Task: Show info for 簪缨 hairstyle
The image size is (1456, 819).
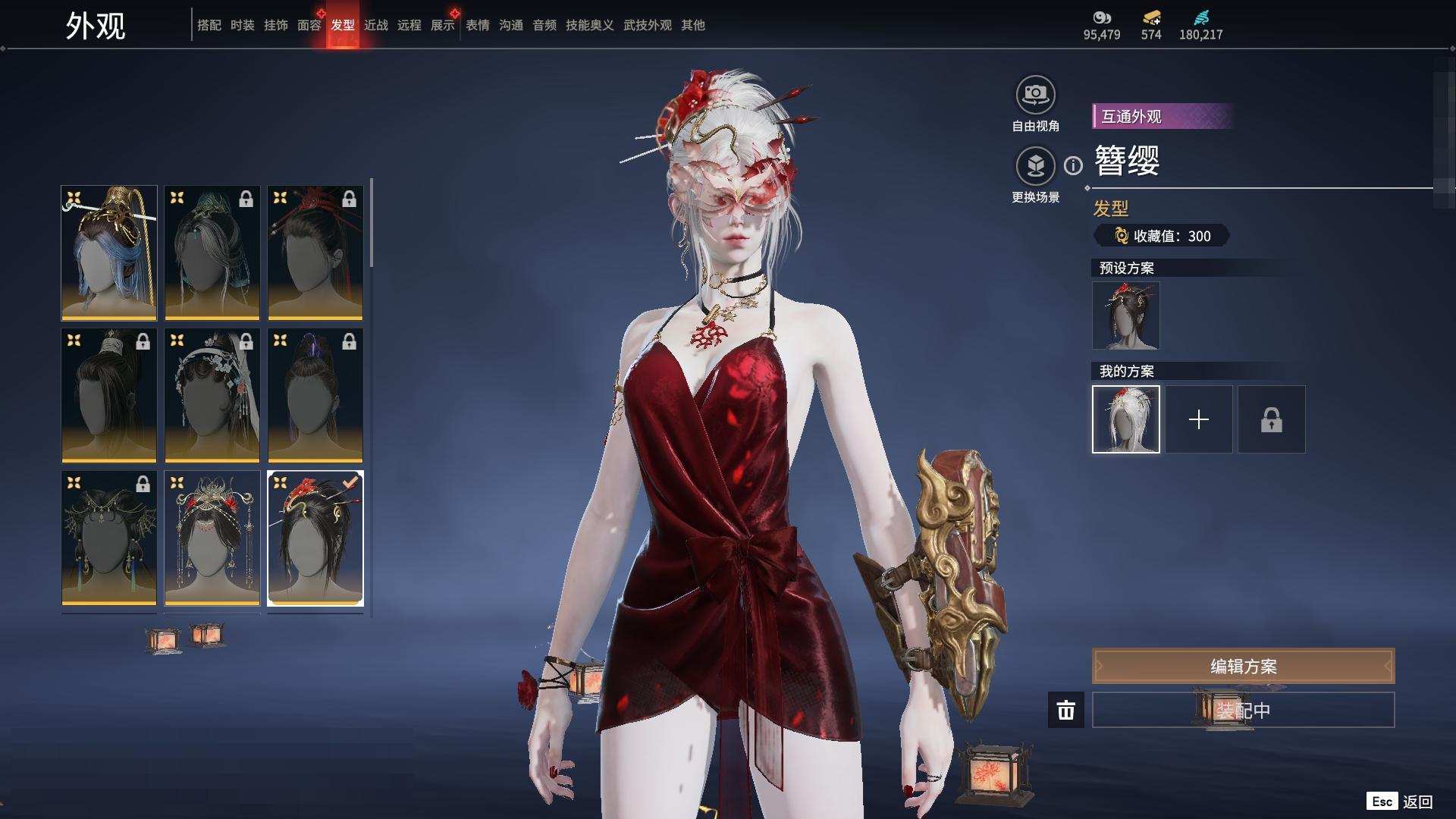Action: [1073, 165]
